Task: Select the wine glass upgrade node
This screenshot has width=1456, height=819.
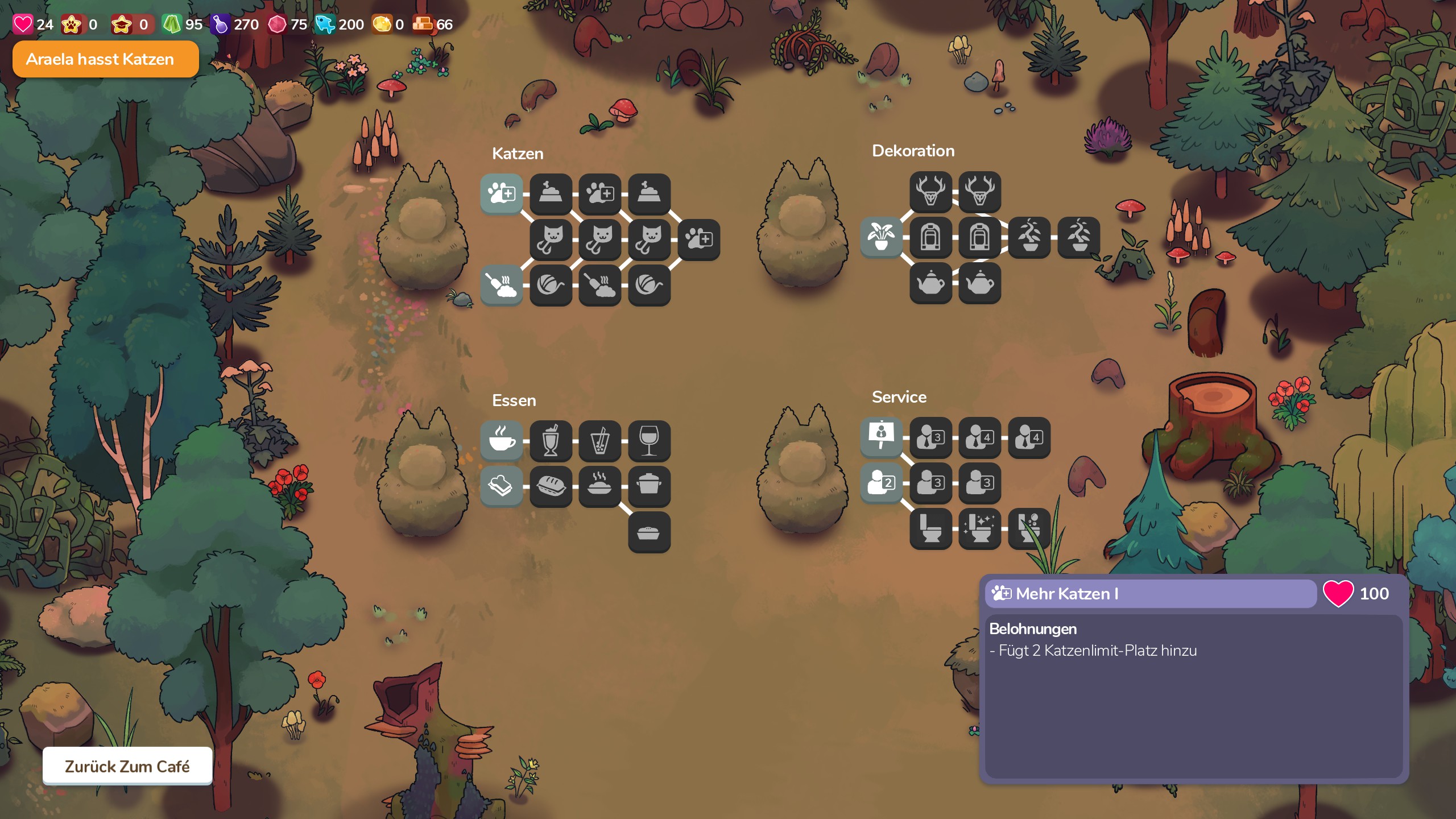Action: point(649,440)
